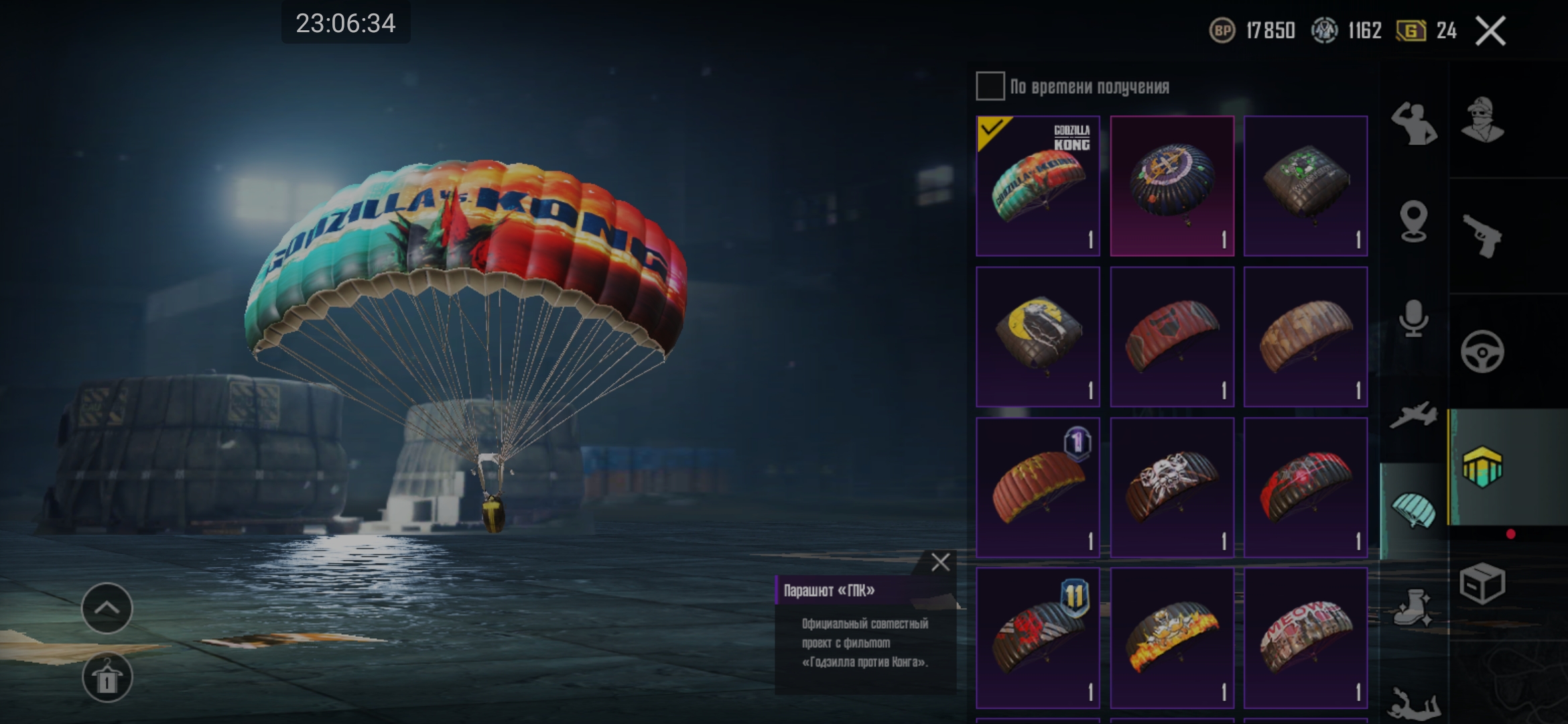1568x724 pixels.
Task: Switch to the microphone voice tab
Action: click(1414, 318)
